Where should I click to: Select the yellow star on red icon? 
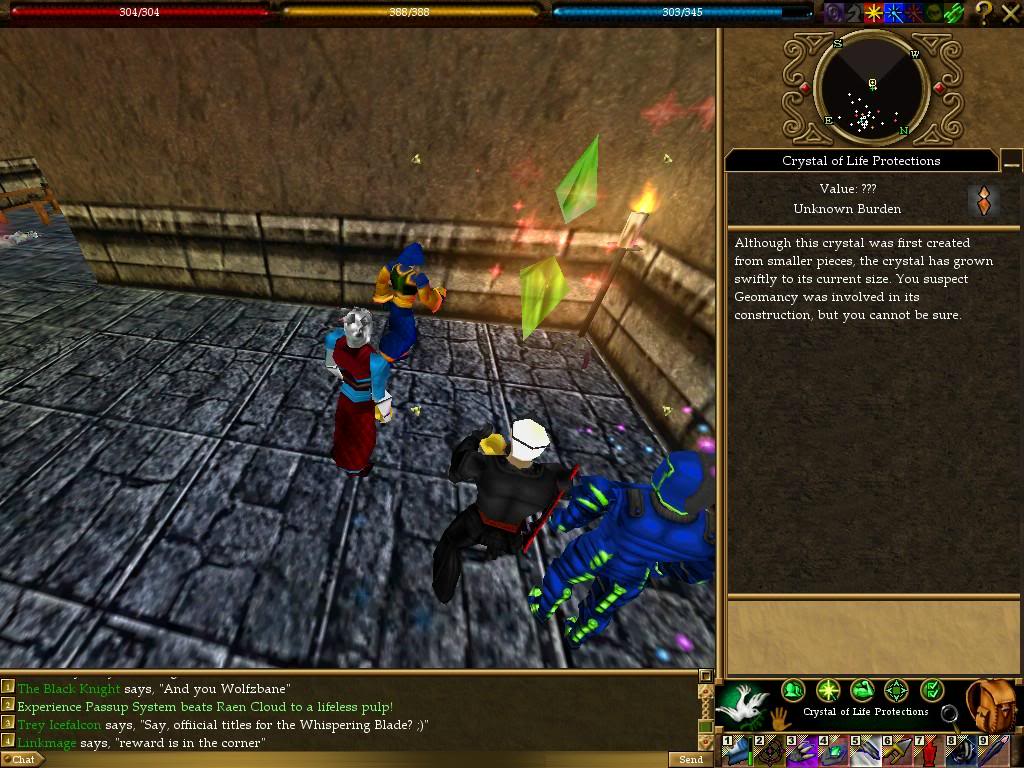click(874, 13)
